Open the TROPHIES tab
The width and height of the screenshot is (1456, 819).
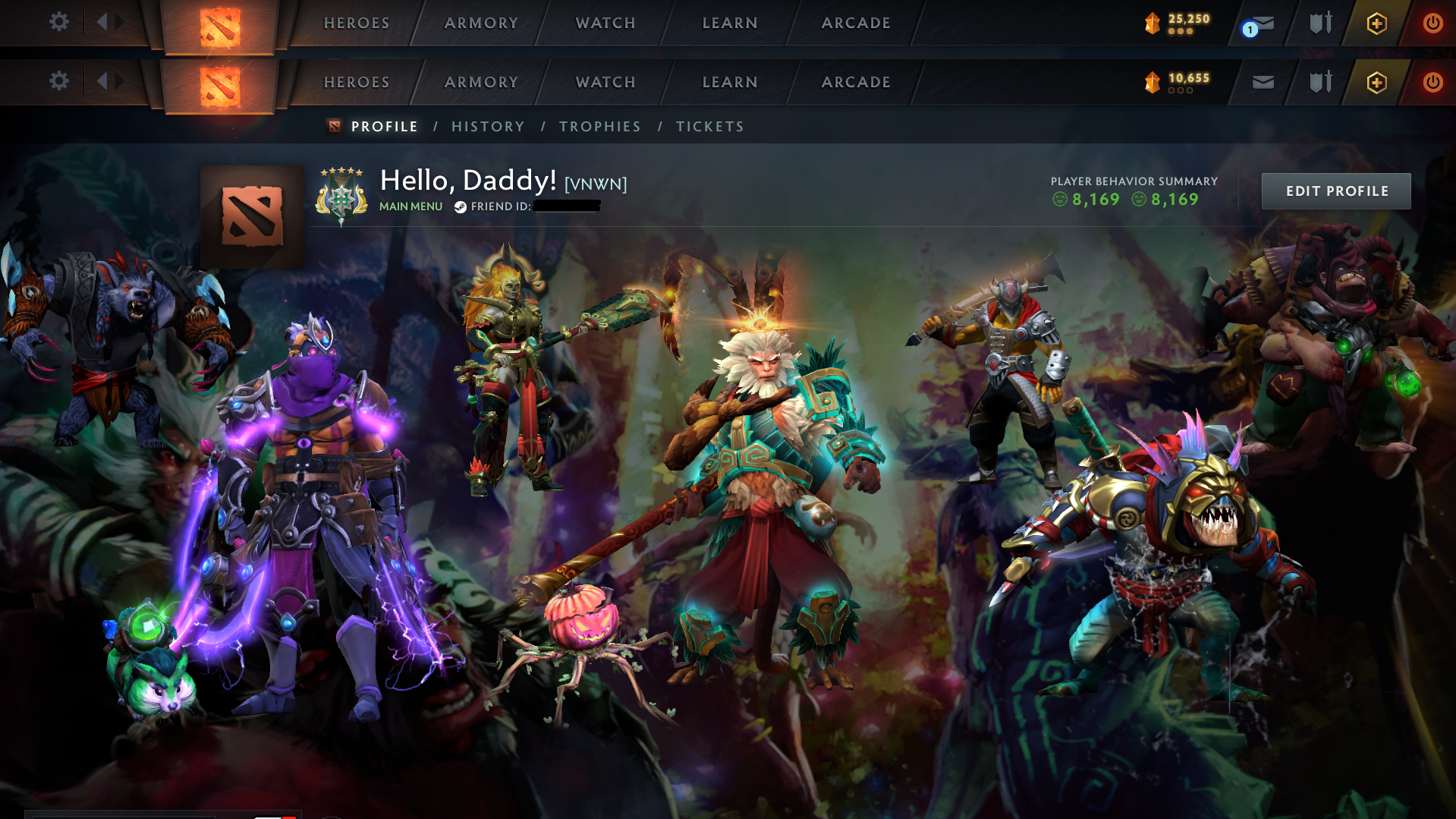(599, 126)
